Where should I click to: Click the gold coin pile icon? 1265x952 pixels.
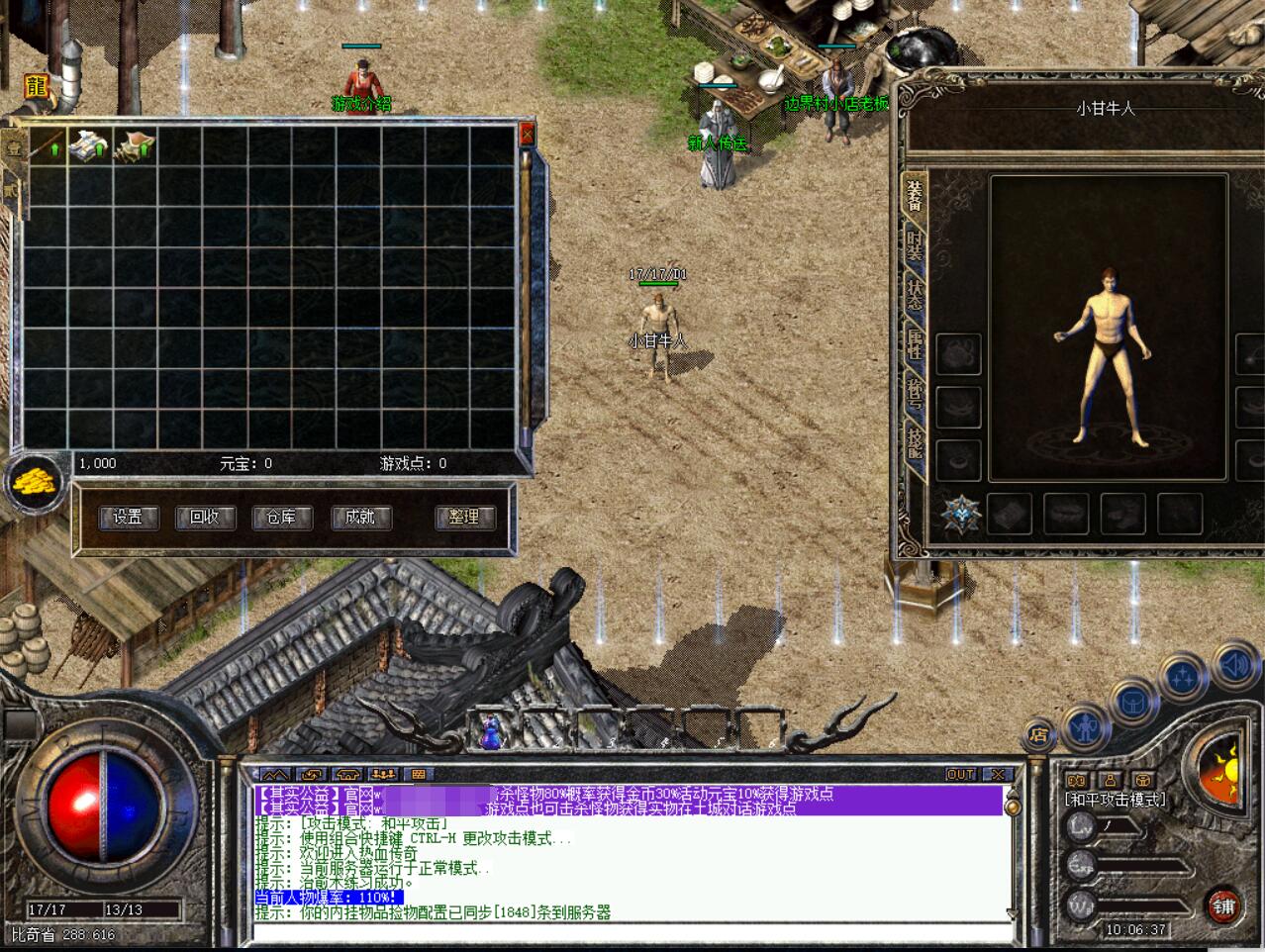(38, 483)
